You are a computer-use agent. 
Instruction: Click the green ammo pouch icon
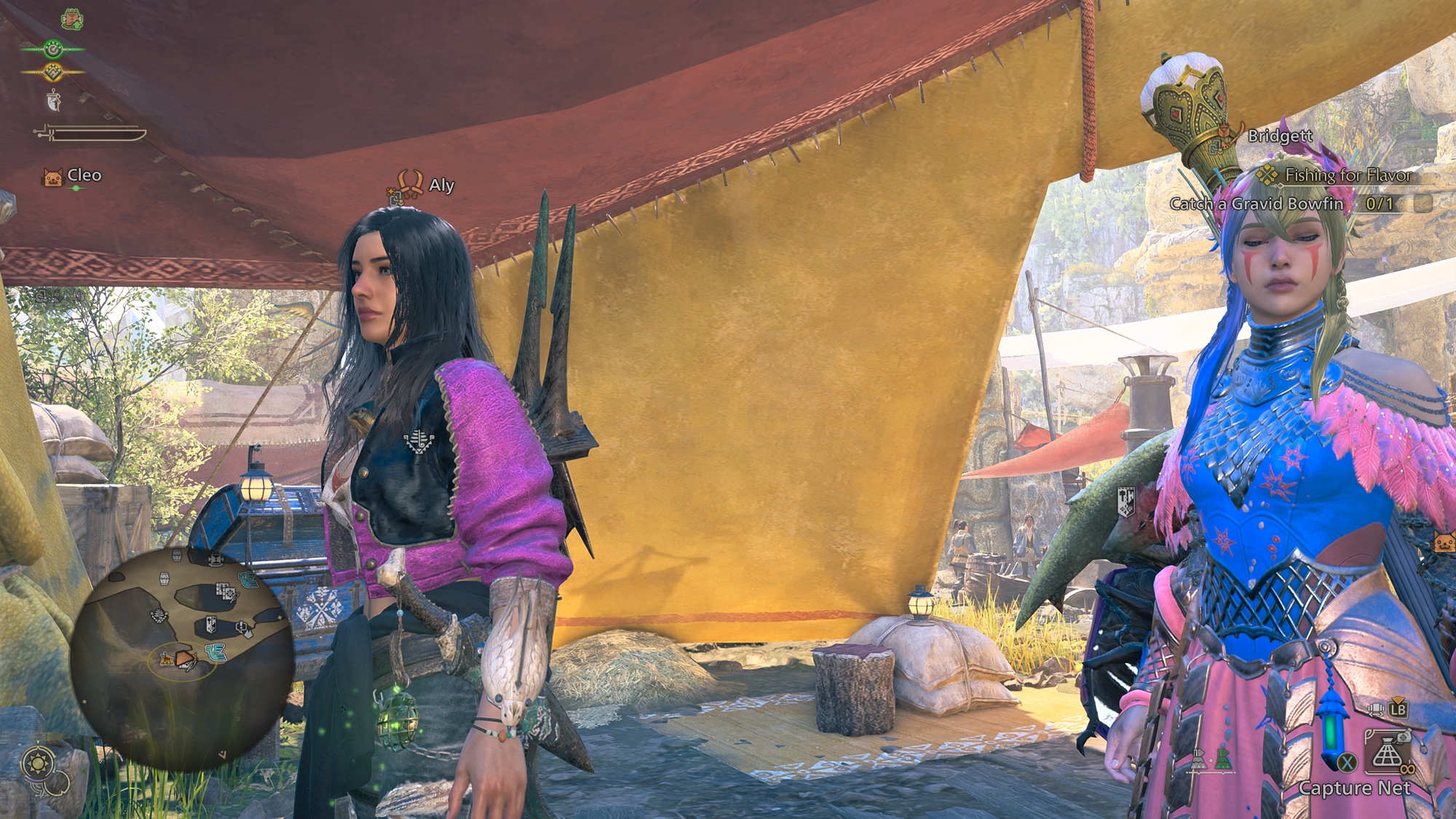pos(1223,760)
